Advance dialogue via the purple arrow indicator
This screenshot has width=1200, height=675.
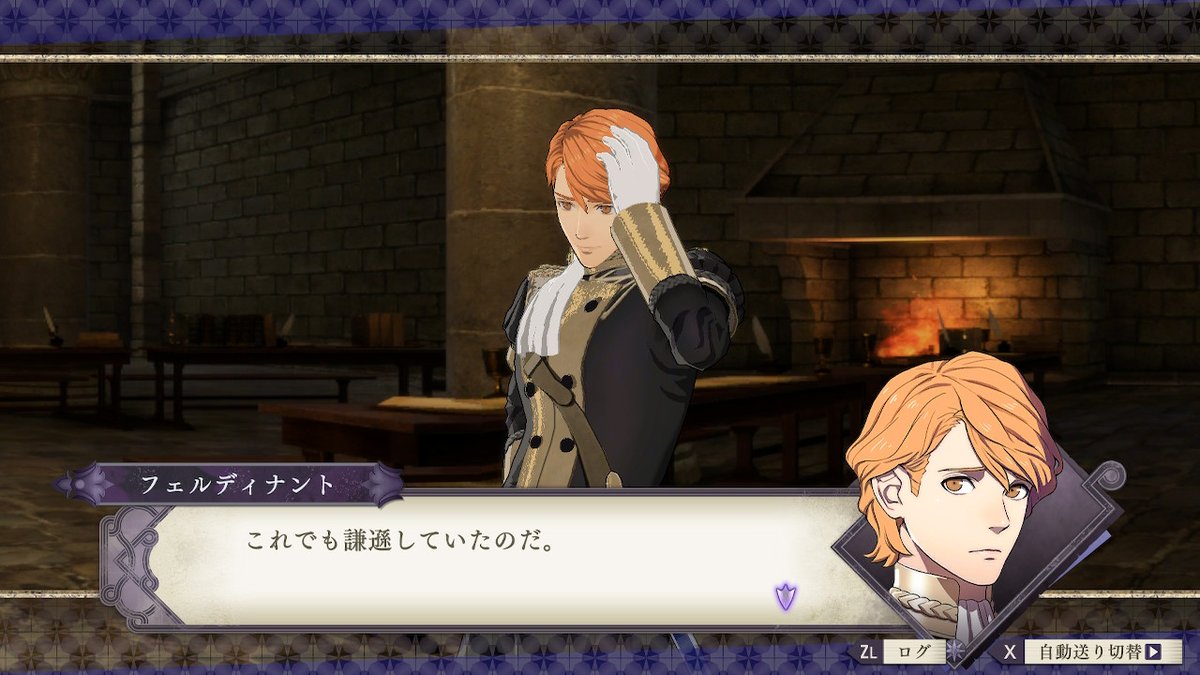pos(784,597)
